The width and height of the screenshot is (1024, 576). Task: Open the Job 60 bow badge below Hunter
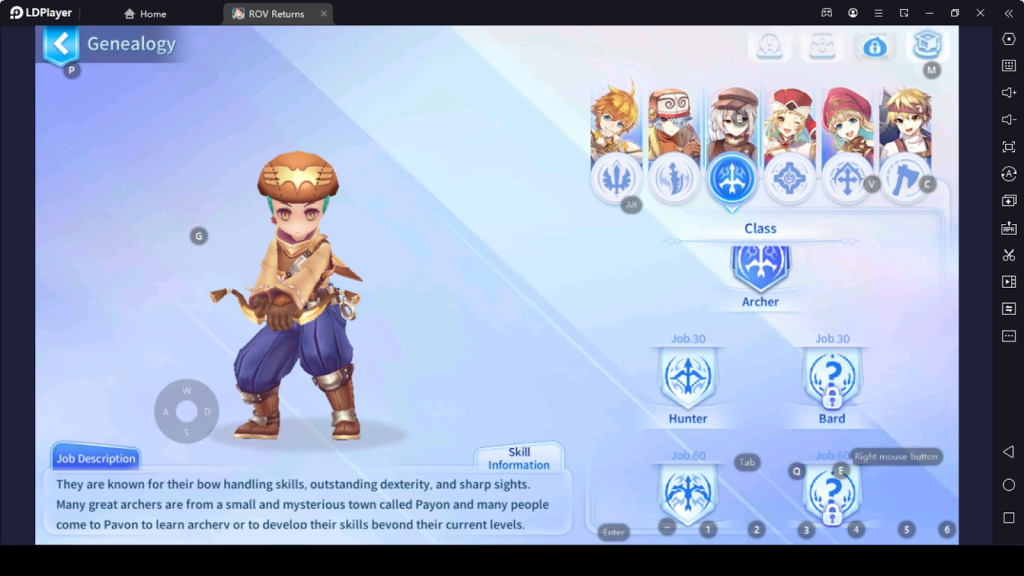coord(688,493)
